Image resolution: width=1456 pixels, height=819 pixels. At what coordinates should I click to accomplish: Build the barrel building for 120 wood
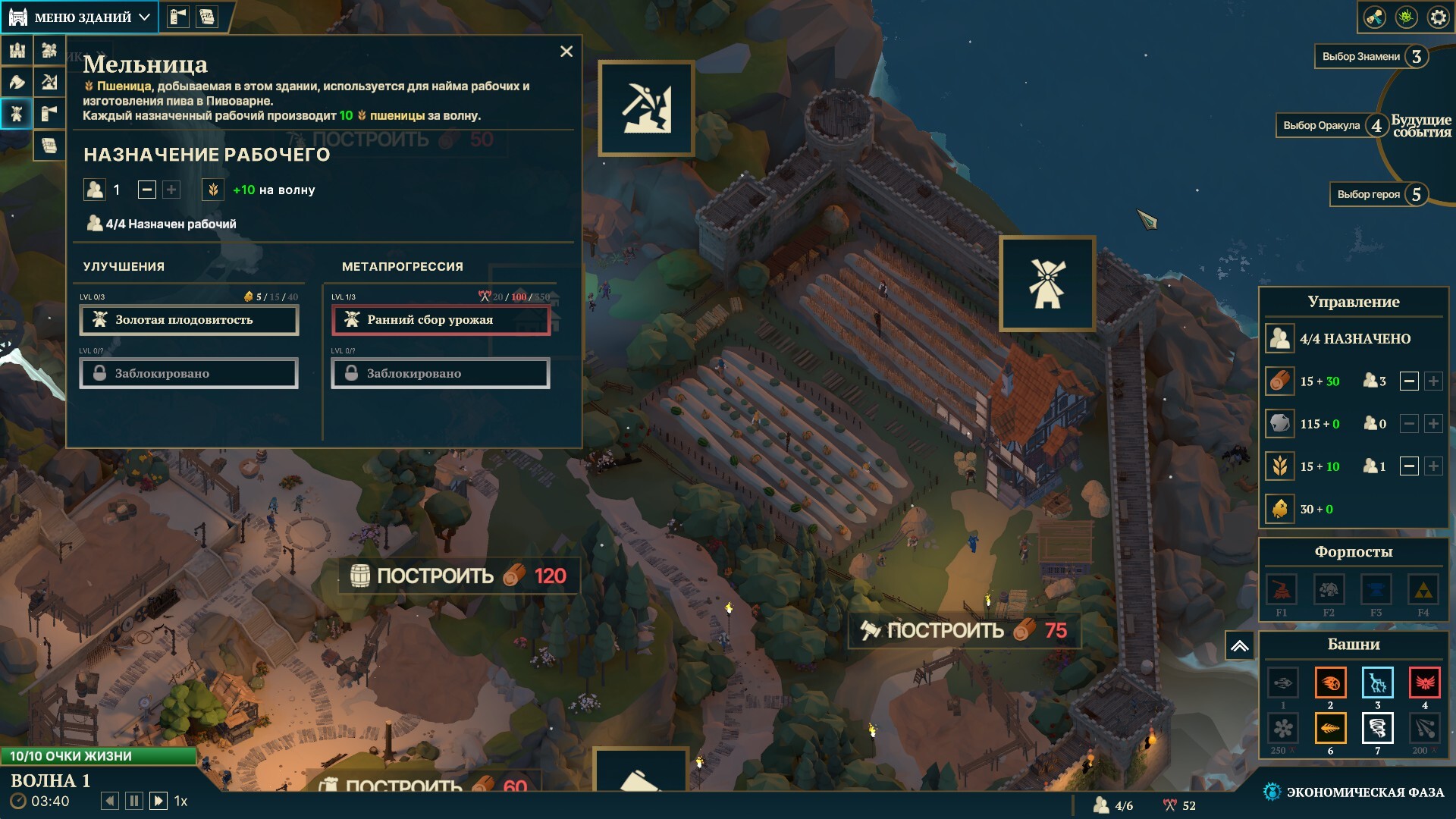(x=459, y=576)
